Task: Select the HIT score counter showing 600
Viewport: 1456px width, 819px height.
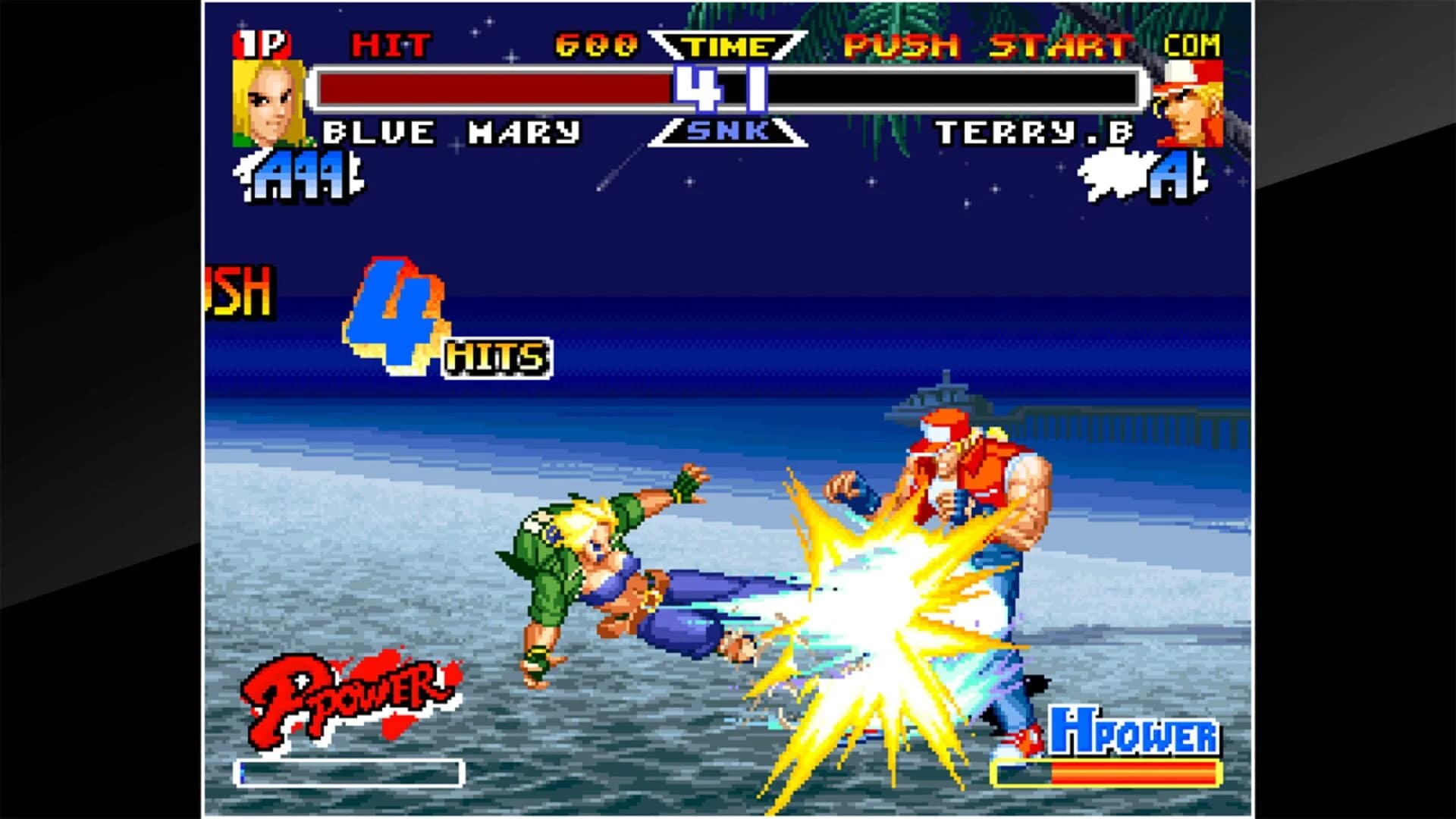Action: pos(595,45)
